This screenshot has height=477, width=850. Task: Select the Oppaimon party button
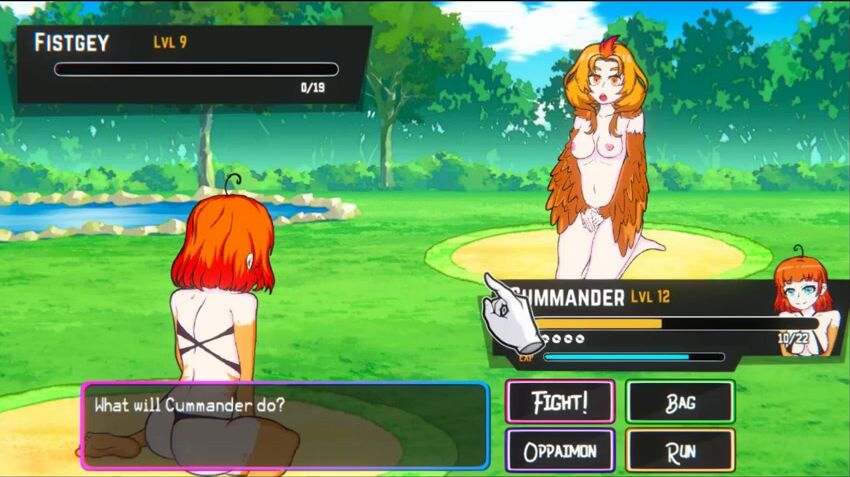(x=559, y=451)
